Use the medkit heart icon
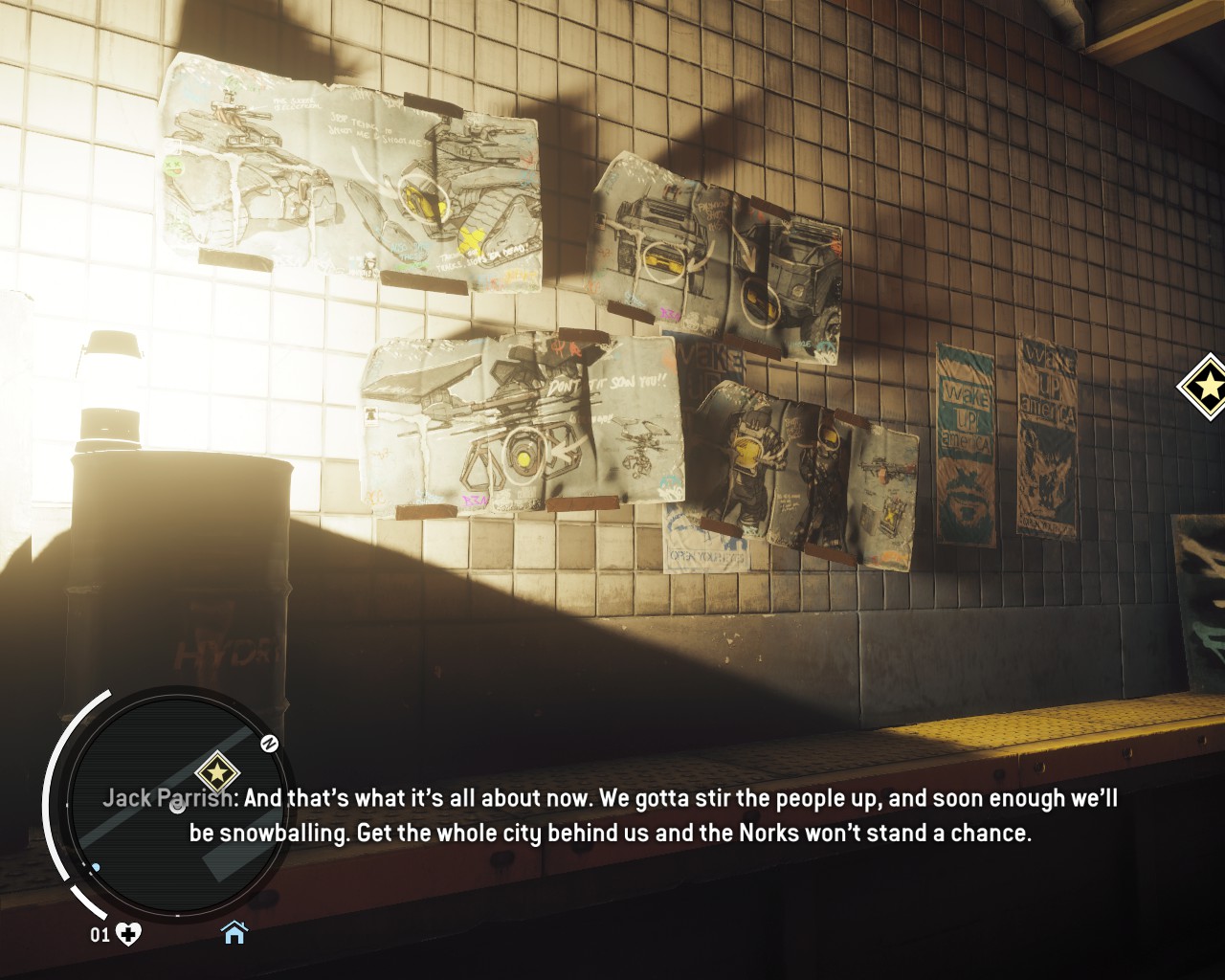The image size is (1225, 980). [128, 933]
